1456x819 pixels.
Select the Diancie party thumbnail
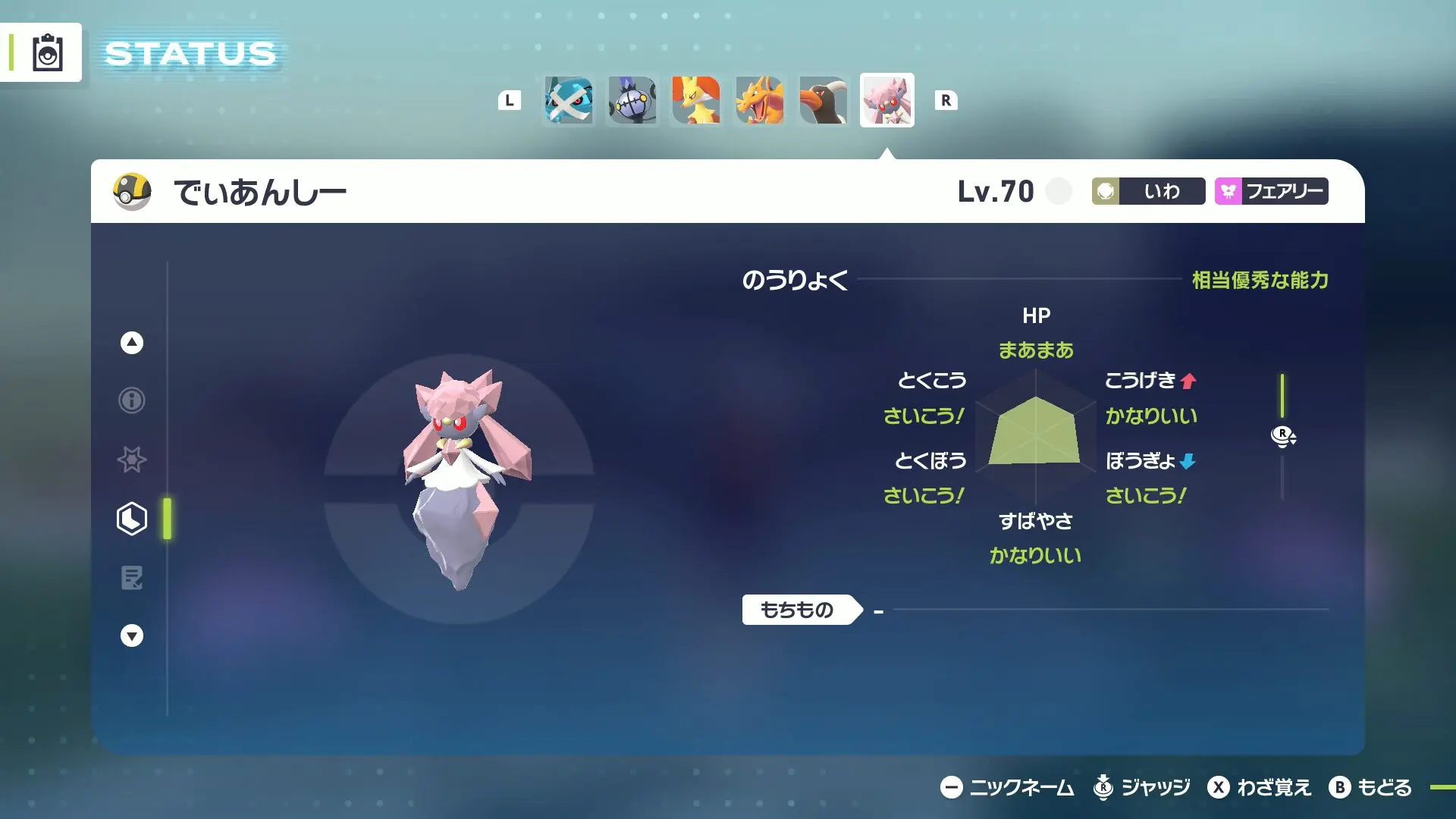click(x=887, y=101)
